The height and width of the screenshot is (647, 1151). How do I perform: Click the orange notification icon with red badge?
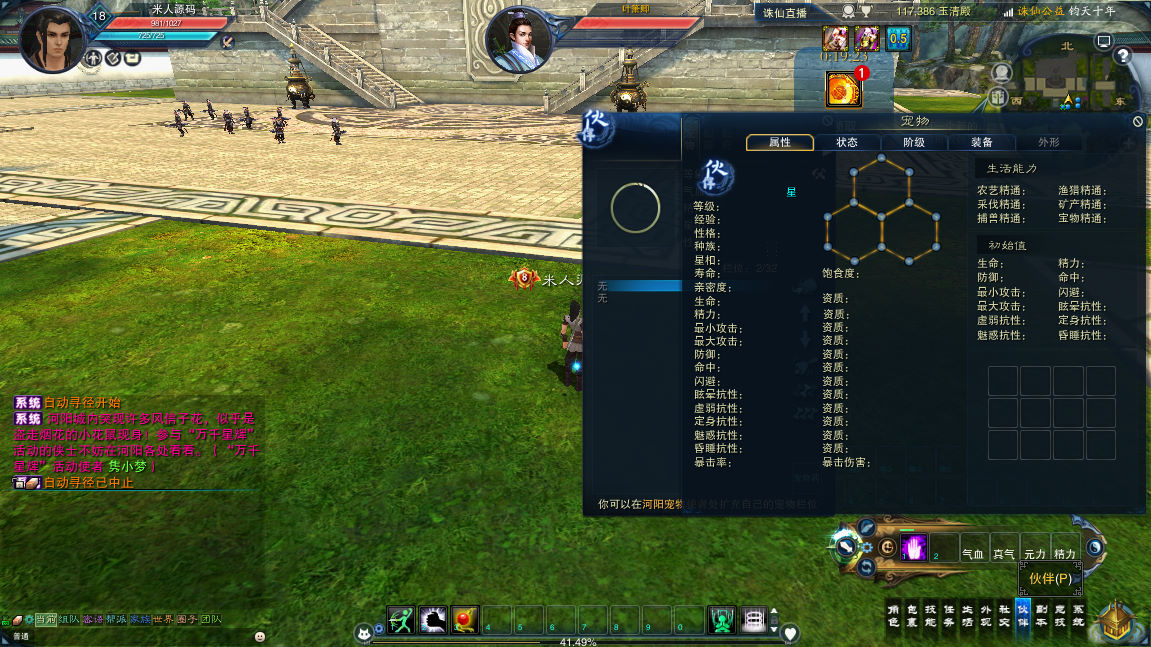843,90
